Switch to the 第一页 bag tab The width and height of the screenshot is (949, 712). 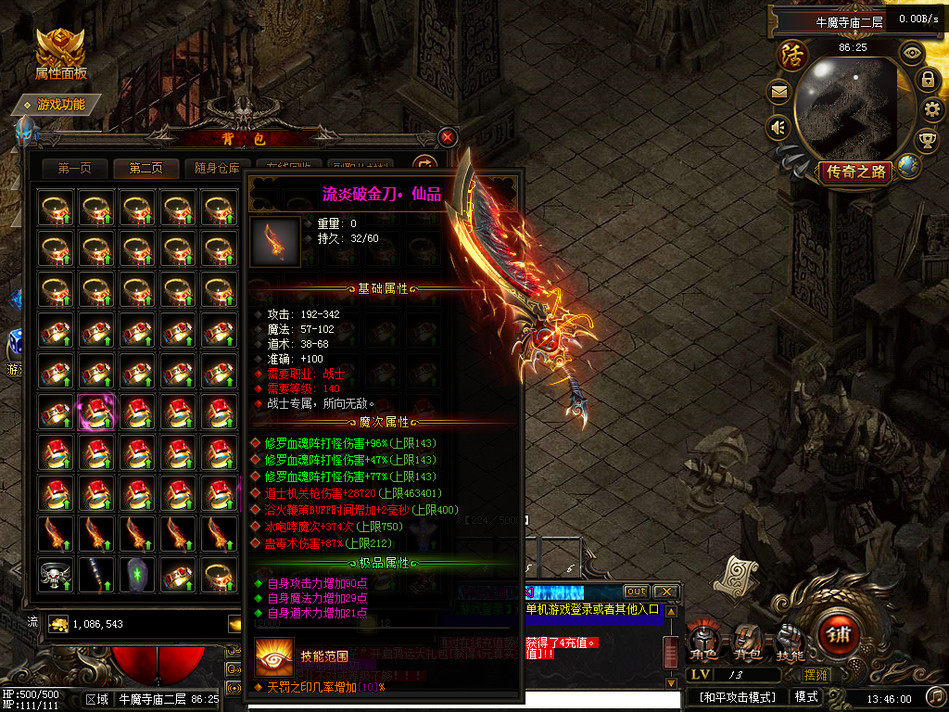74,169
